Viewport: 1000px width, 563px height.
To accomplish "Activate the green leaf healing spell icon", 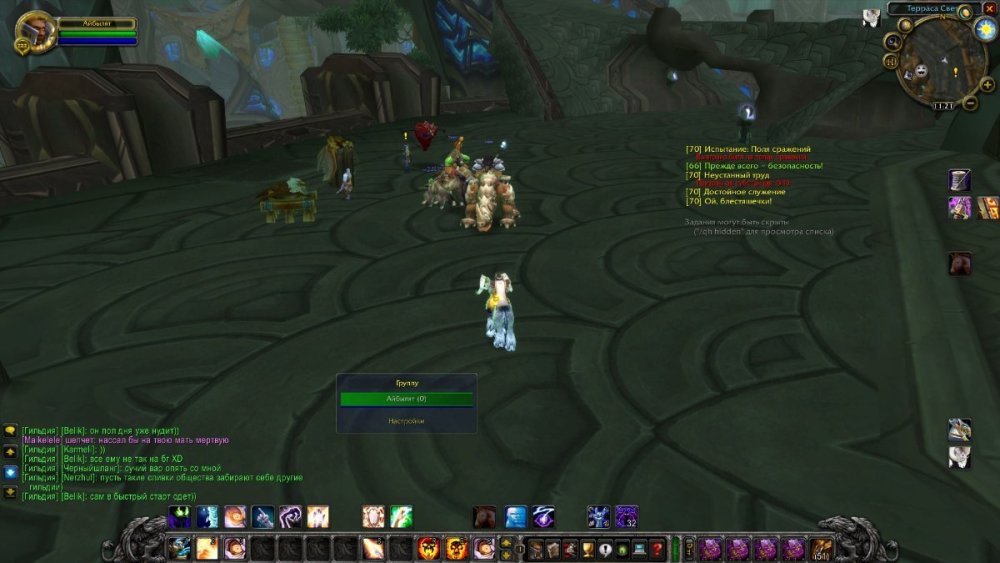I will [x=401, y=517].
